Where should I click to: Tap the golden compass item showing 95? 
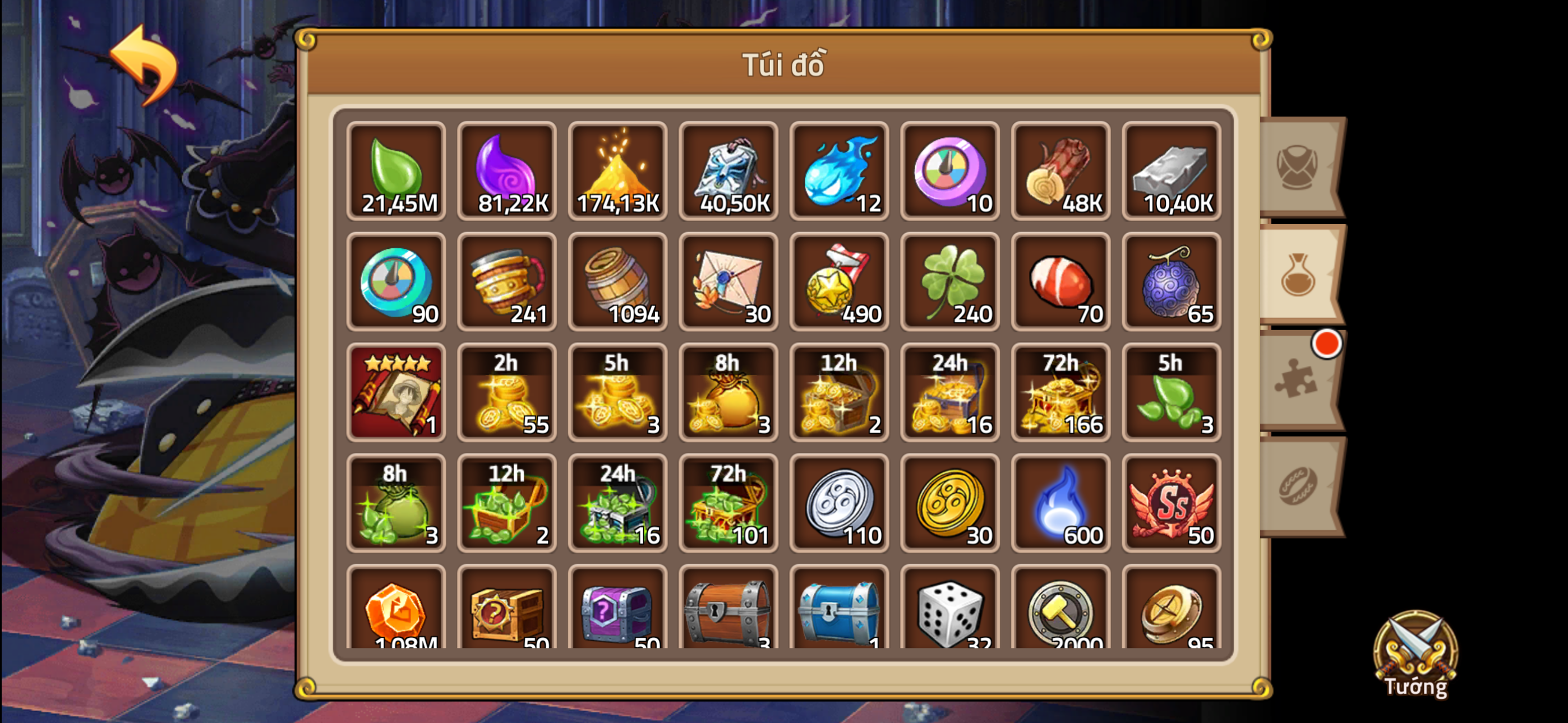click(1172, 615)
